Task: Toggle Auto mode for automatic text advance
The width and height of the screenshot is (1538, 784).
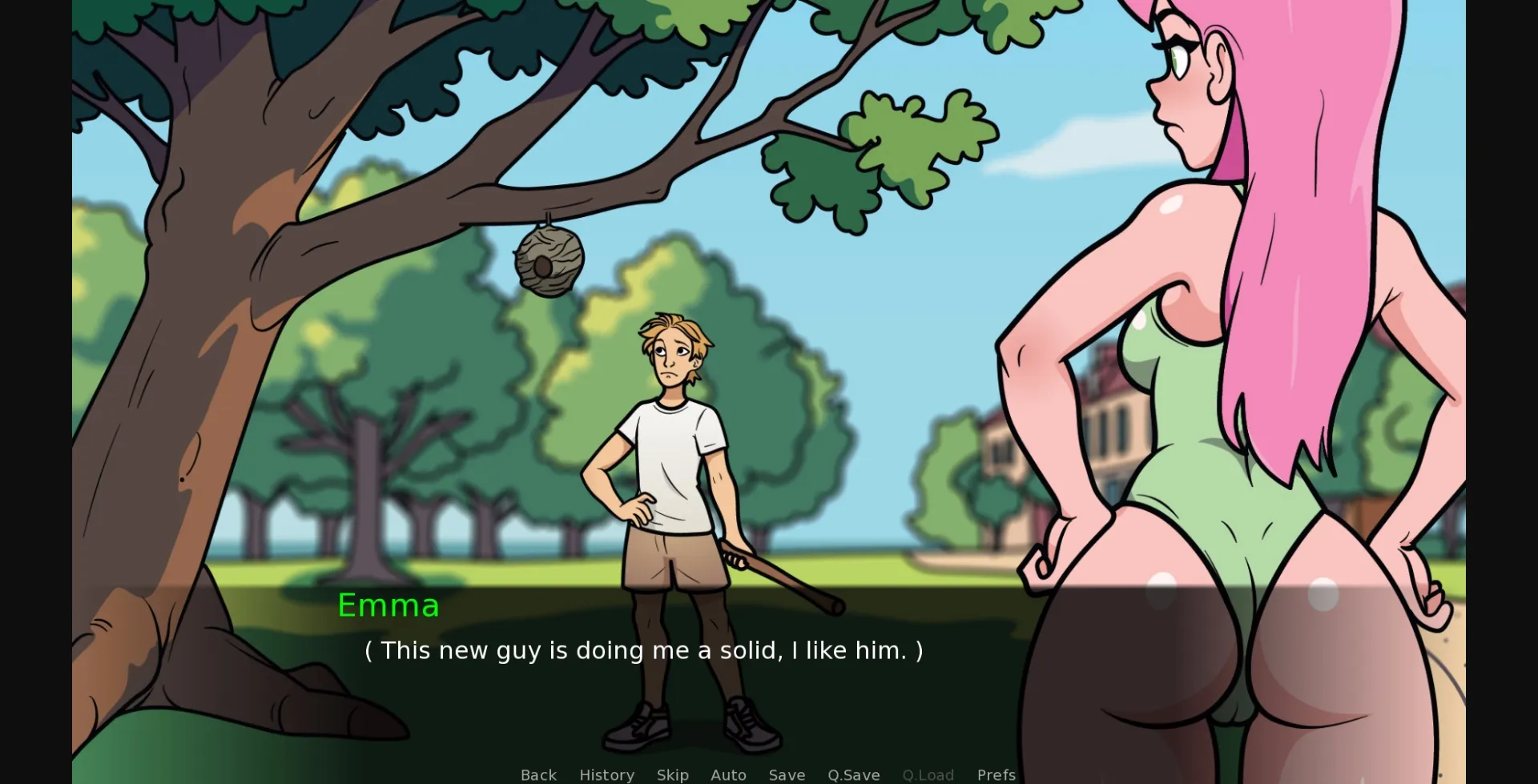Action: [727, 774]
